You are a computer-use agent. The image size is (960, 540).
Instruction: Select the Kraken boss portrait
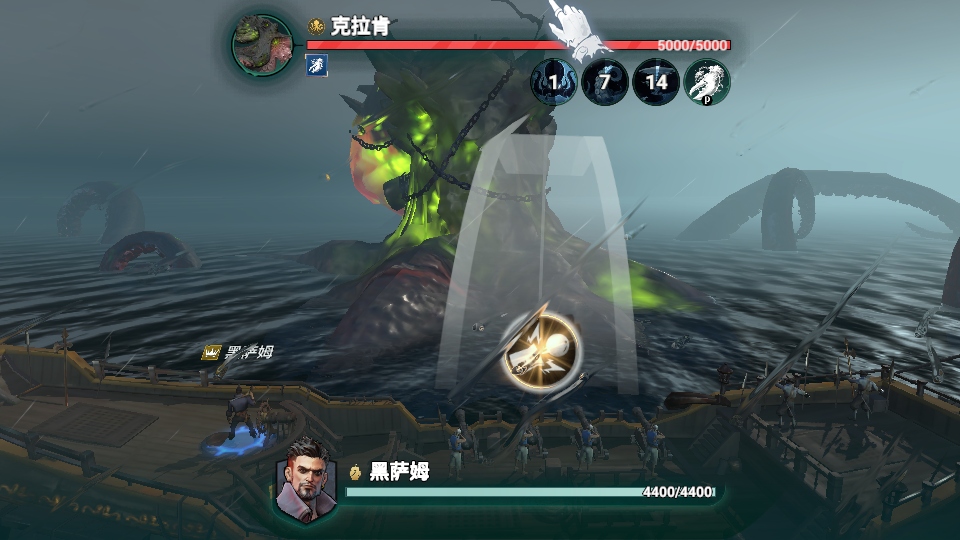point(263,45)
